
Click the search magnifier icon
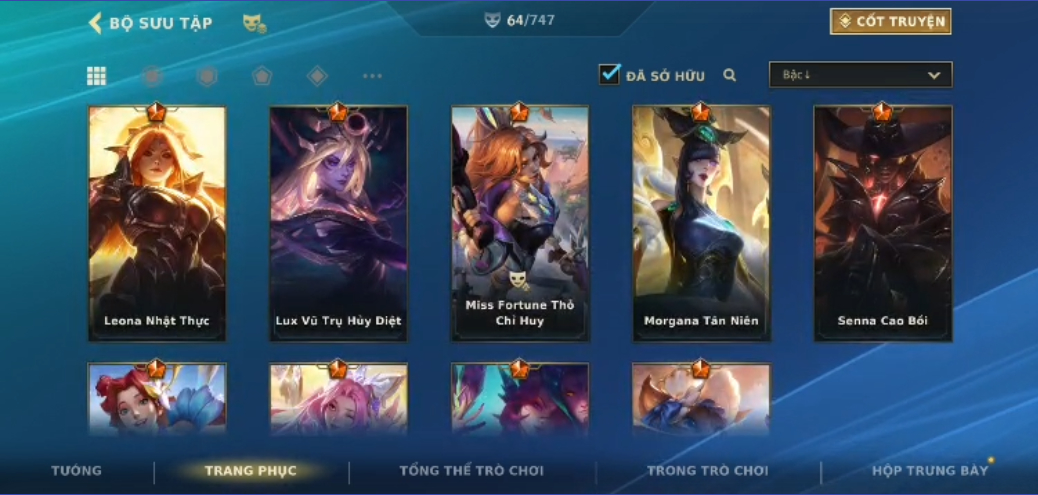pyautogui.click(x=730, y=75)
